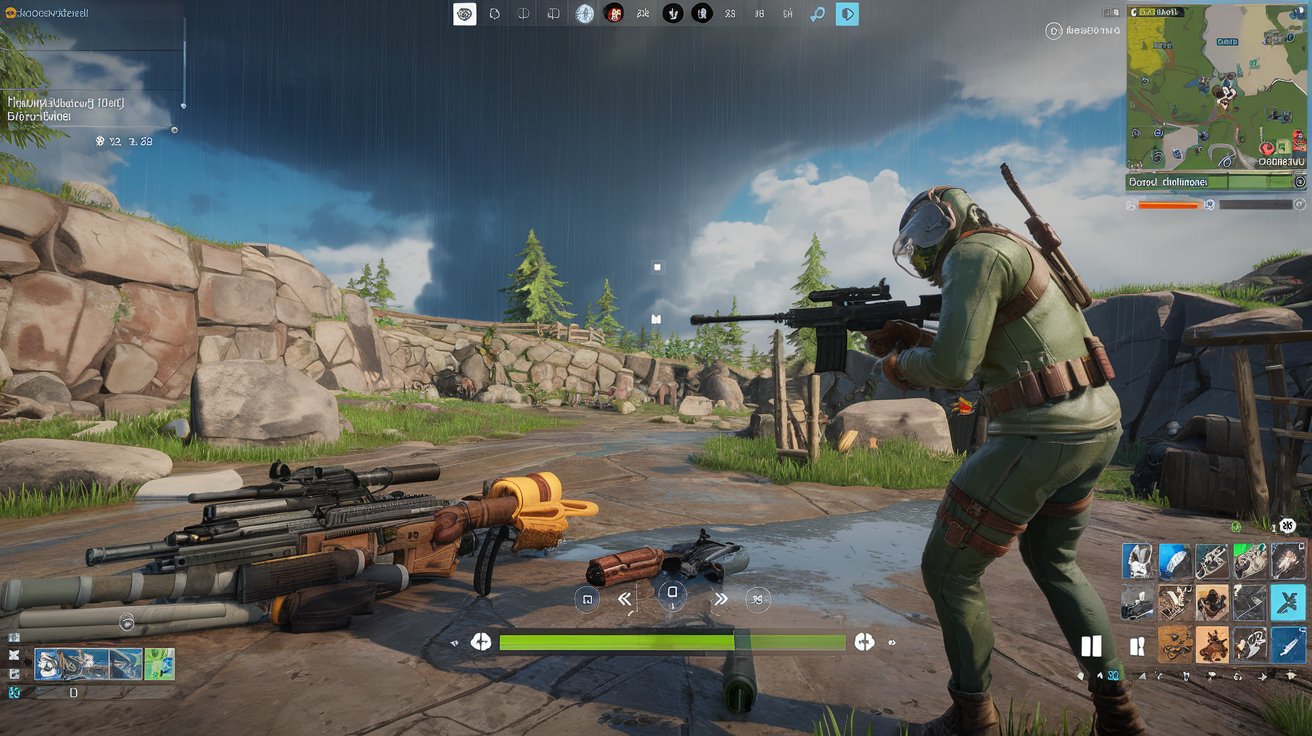Choose the red and black round toolbar icon
Screen dimensions: 1312x736
[x=614, y=14]
